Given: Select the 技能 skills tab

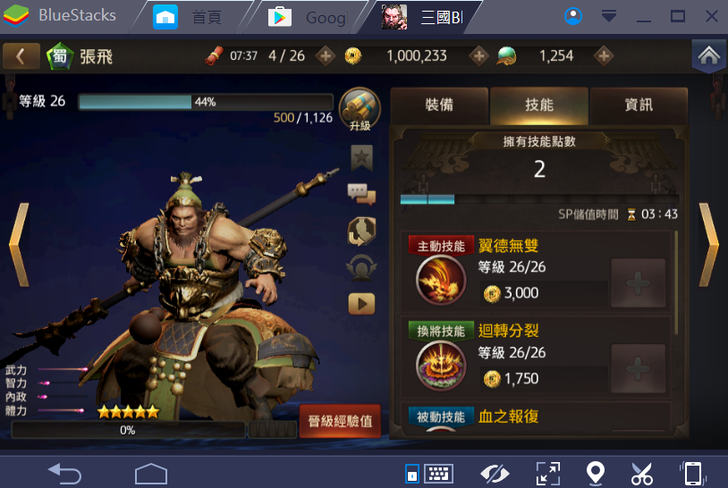Looking at the screenshot, I should click(539, 105).
